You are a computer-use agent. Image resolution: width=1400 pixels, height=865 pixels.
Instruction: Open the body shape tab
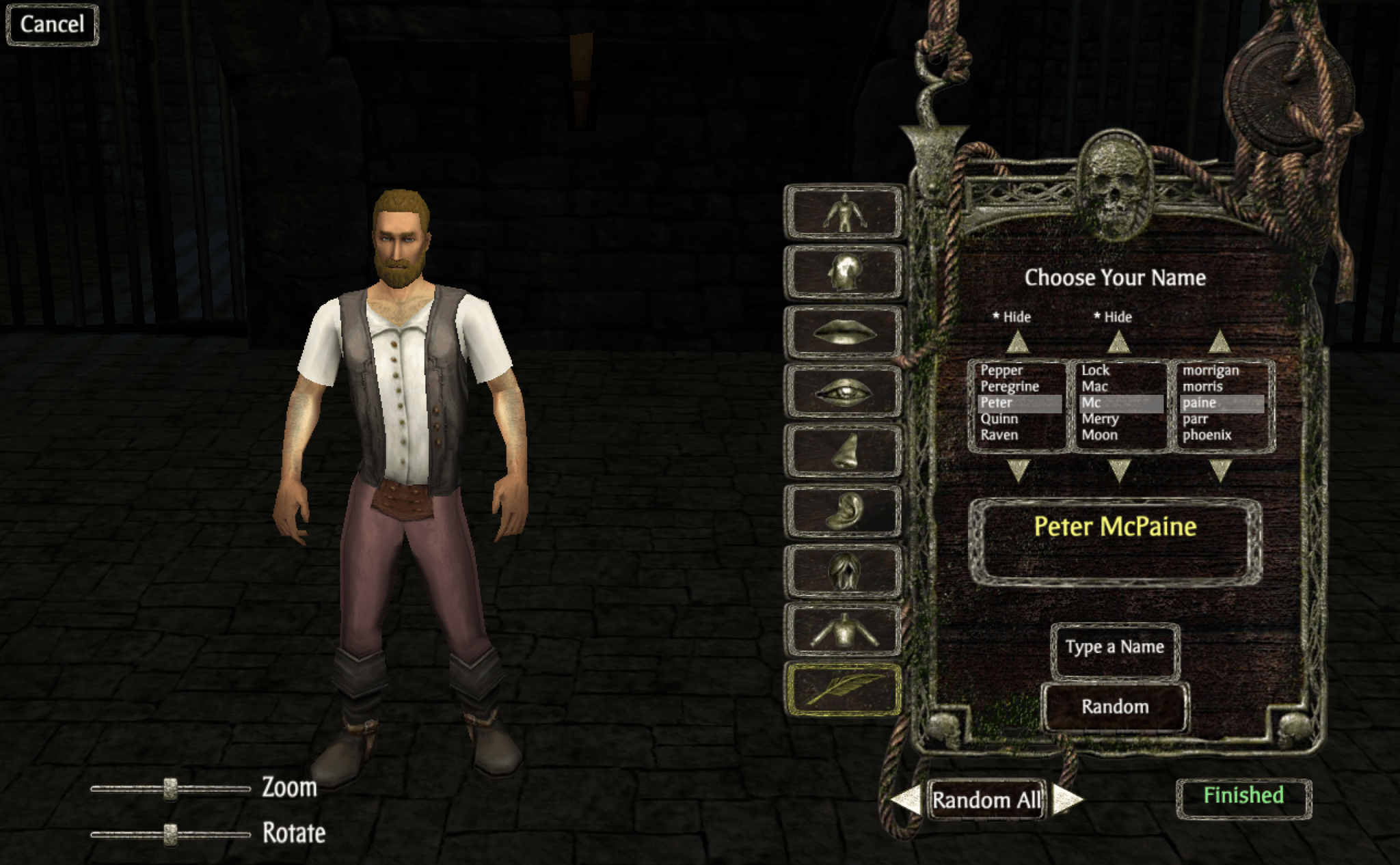(x=844, y=212)
